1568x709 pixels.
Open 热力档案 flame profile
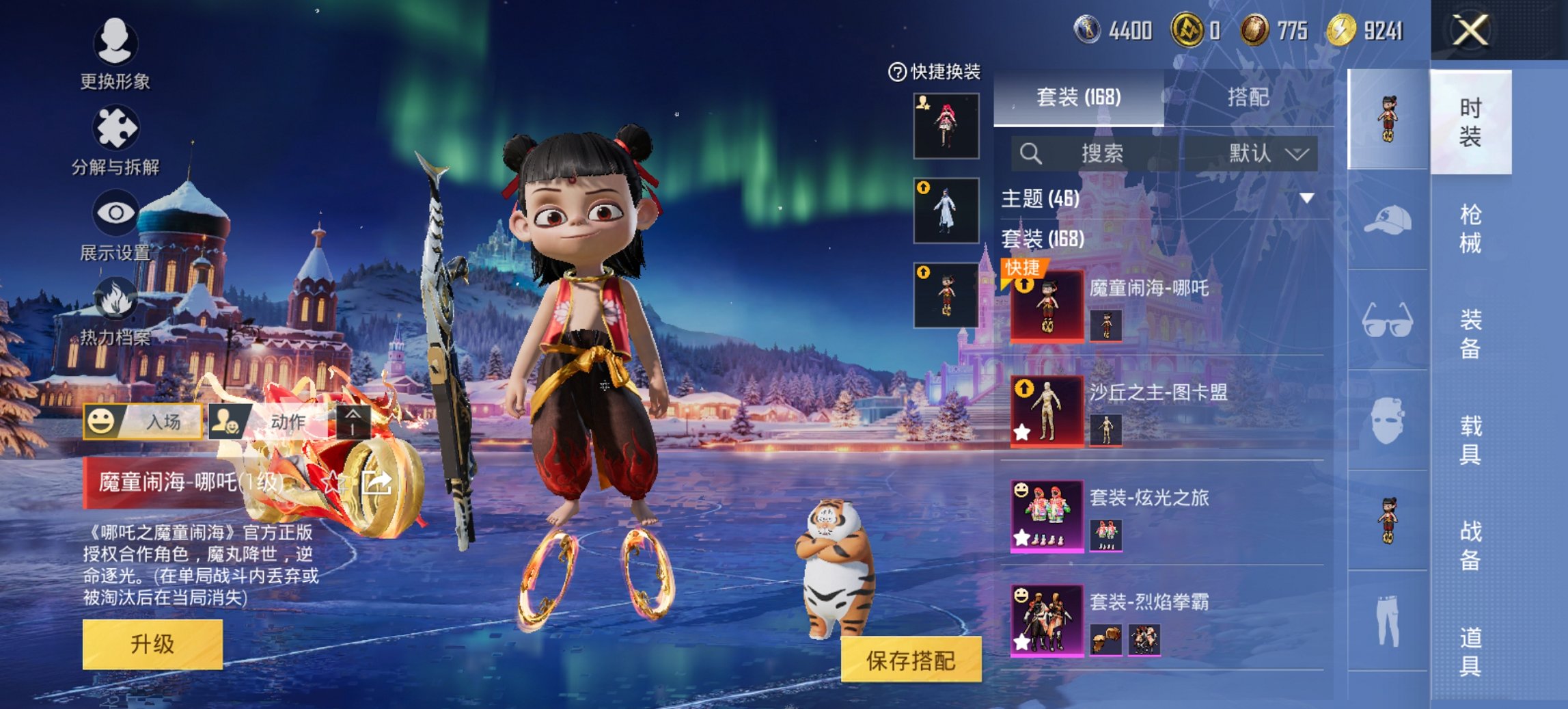pos(115,311)
